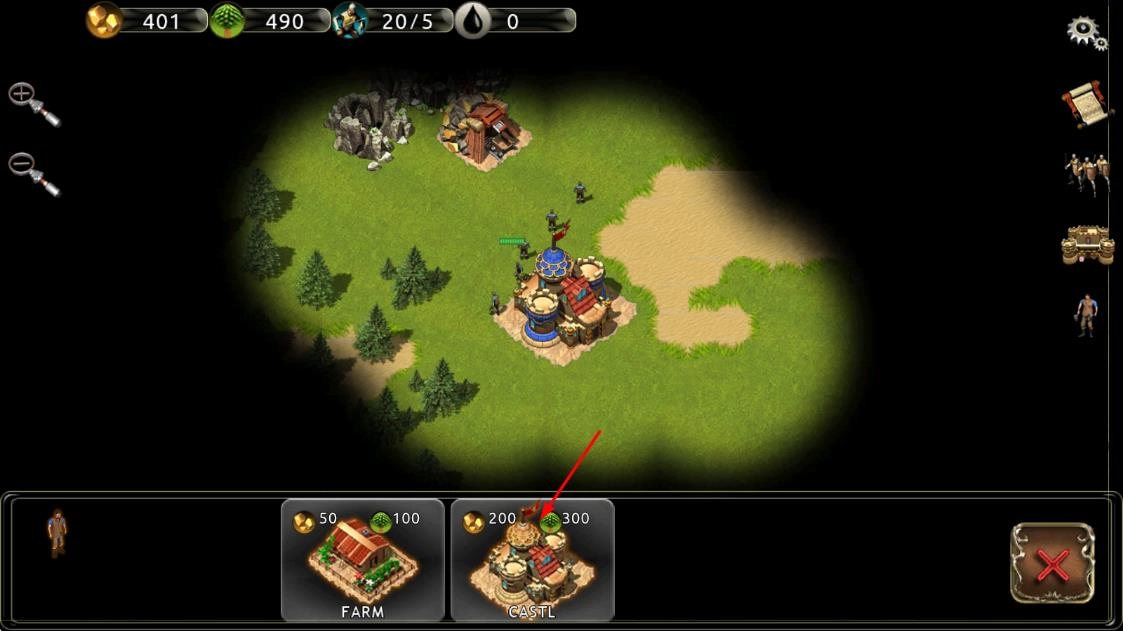This screenshot has height=631, width=1123.
Task: Open the scroll objectives icon
Action: point(1086,105)
